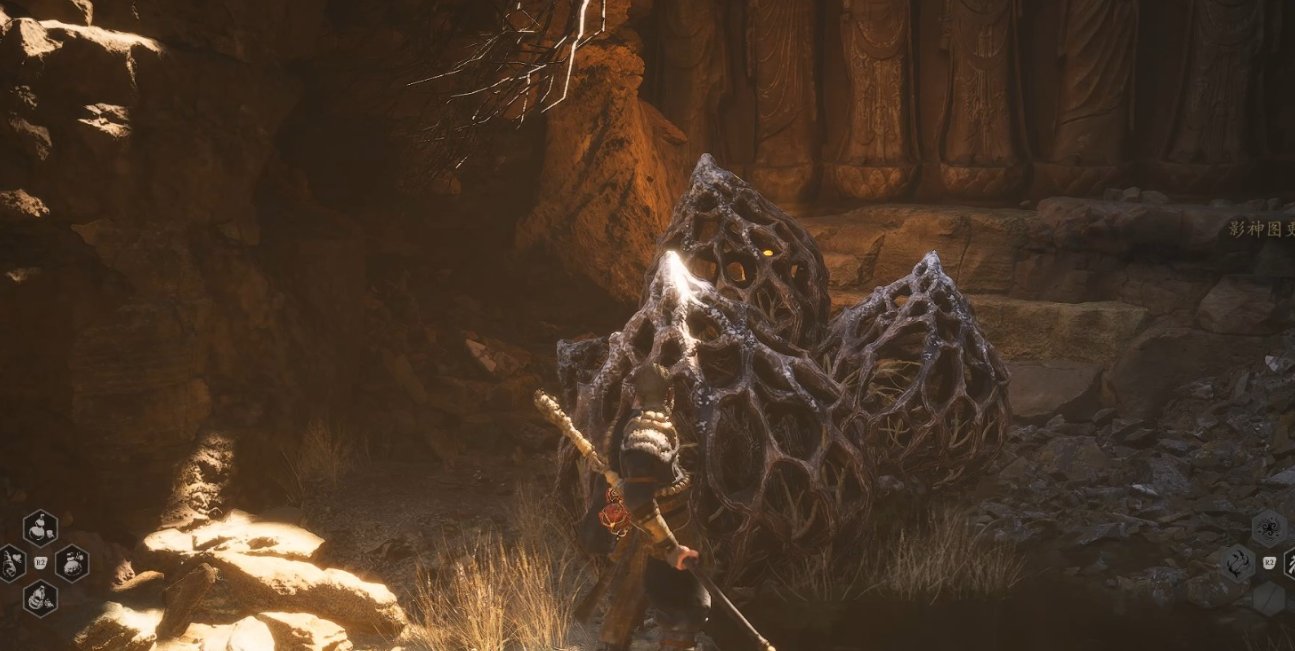This screenshot has width=1295, height=651.
Task: Select the wrapped bundle item in the bottom hexagon
Action: point(40,599)
